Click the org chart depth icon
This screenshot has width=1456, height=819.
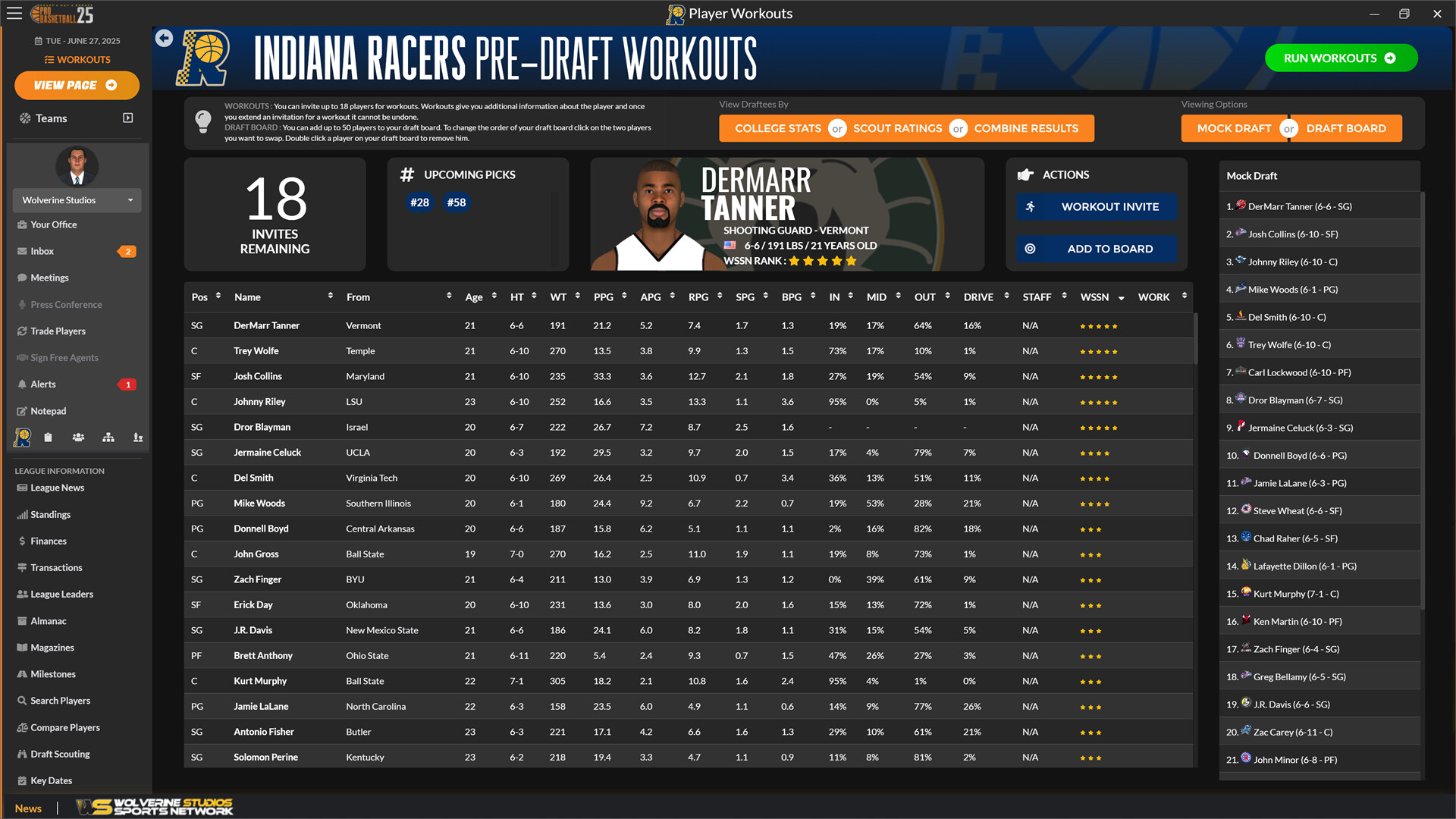pos(108,438)
